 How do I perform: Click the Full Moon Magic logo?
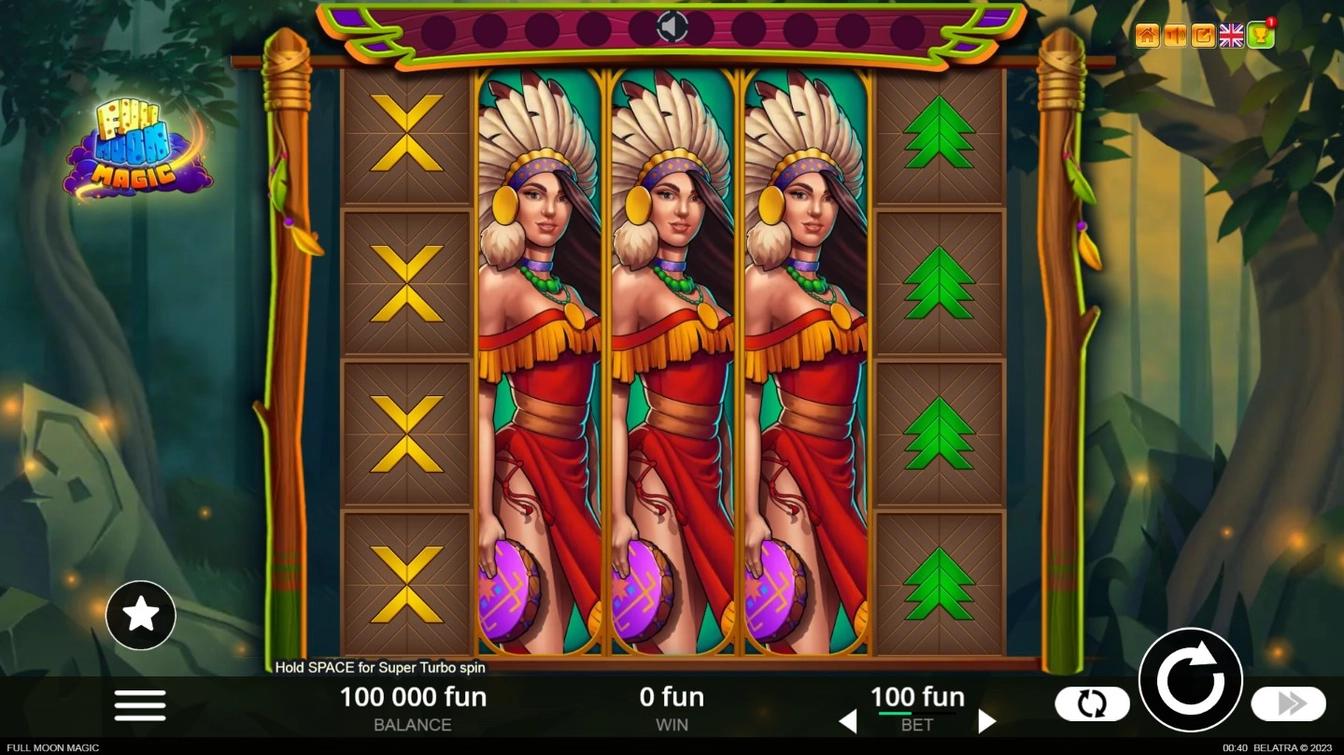click(135, 150)
